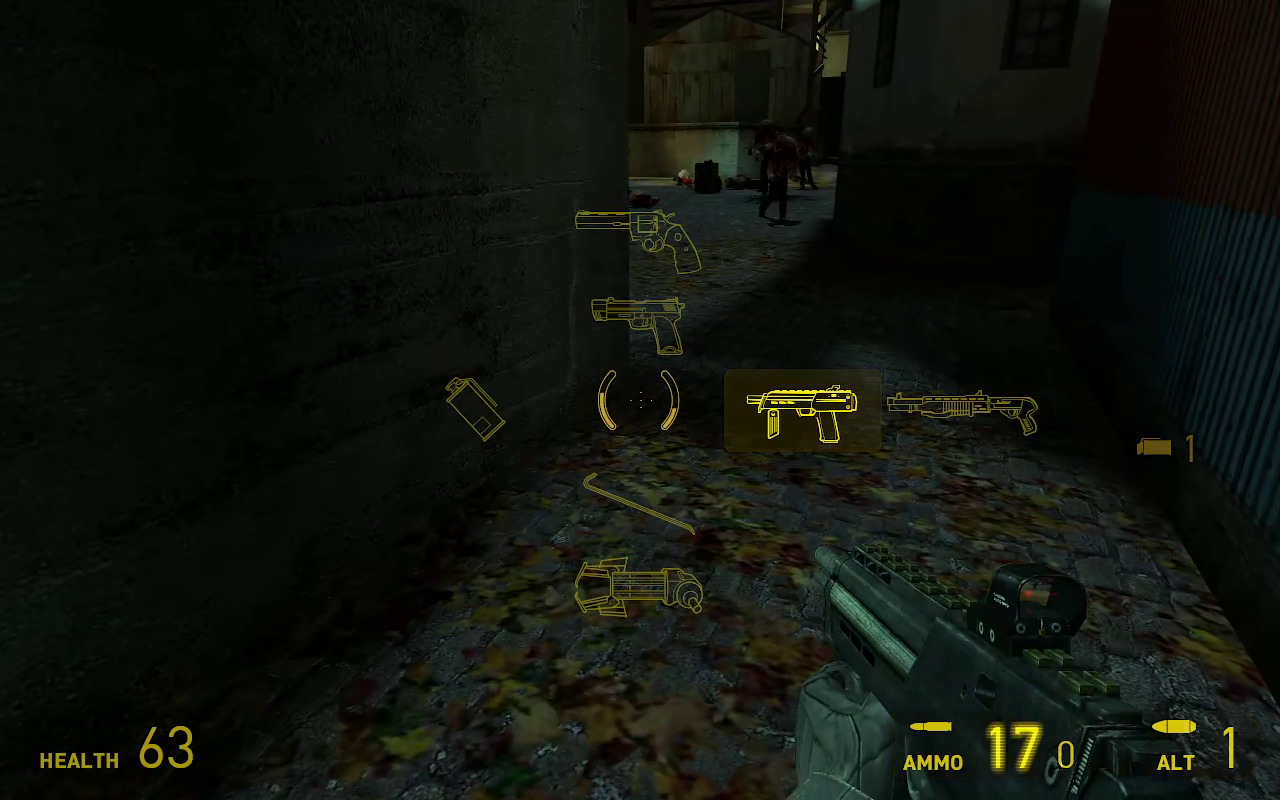The height and width of the screenshot is (800, 1280).
Task: Pick the frag grenade icon
Action: tap(478, 410)
